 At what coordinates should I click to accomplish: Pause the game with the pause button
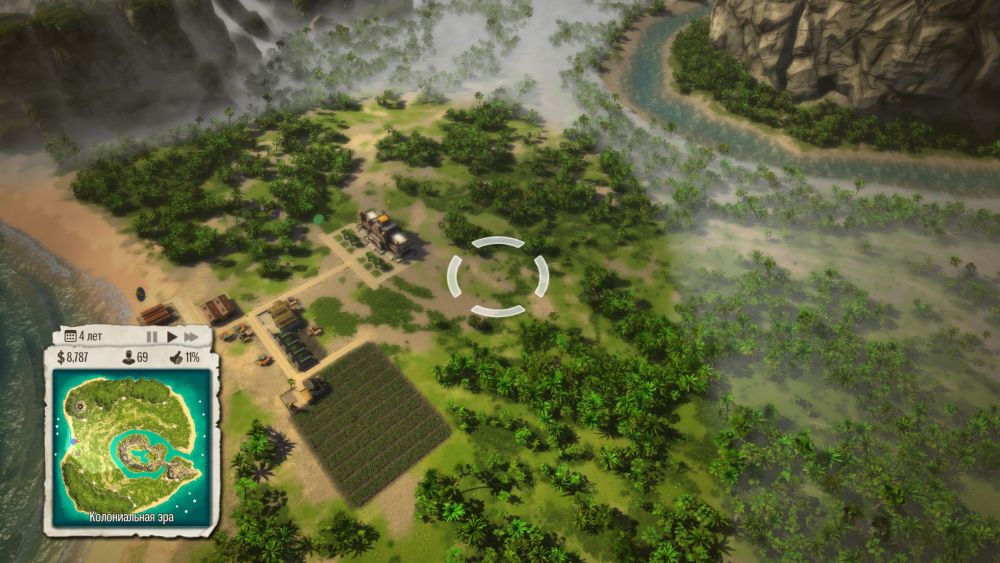[x=152, y=337]
